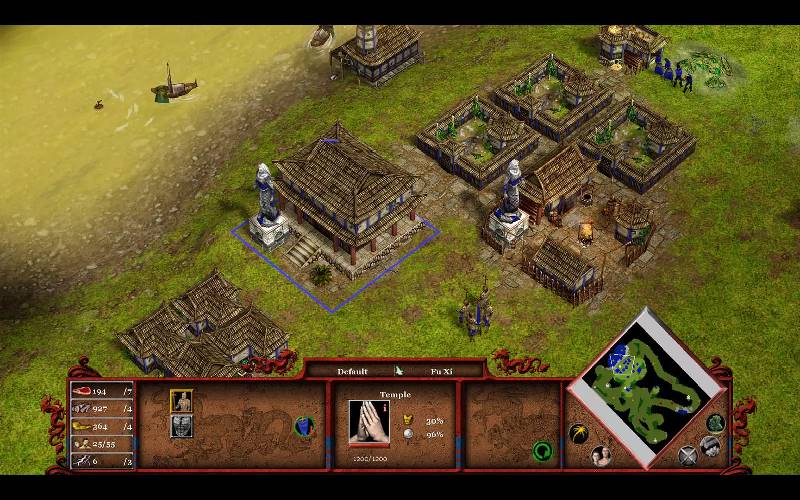Click the Default stance label
This screenshot has width=800, height=500.
click(352, 371)
